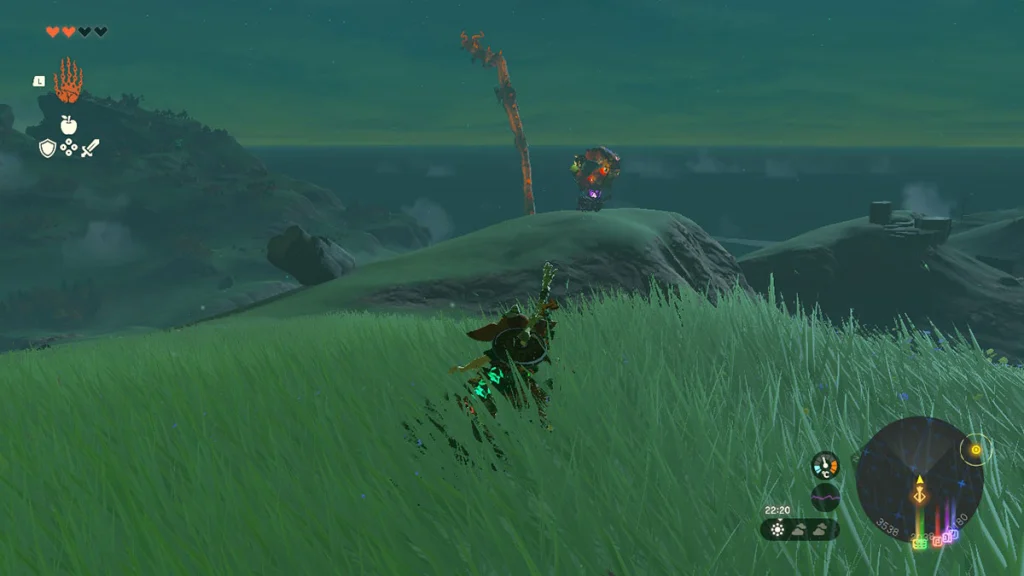Activate the orange hand ability icon
This screenshot has width=1024, height=576.
click(68, 81)
